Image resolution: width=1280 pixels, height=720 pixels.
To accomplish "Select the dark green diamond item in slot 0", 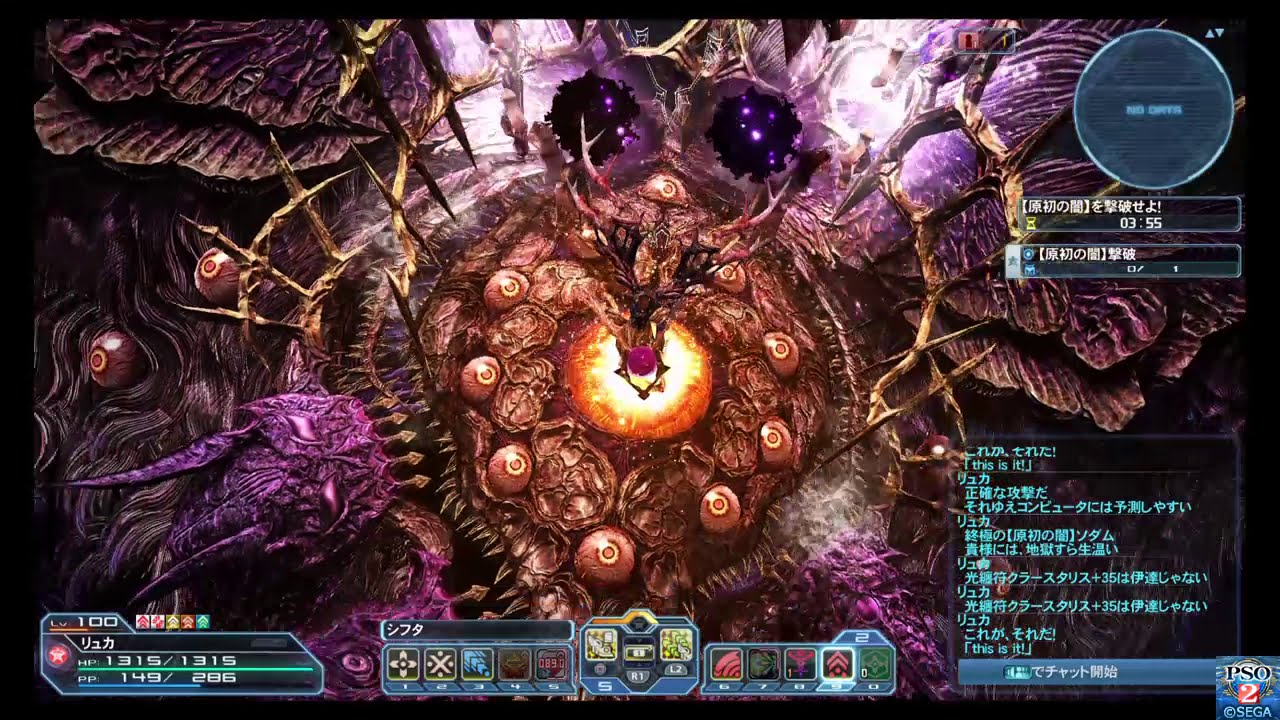I will pyautogui.click(x=875, y=664).
